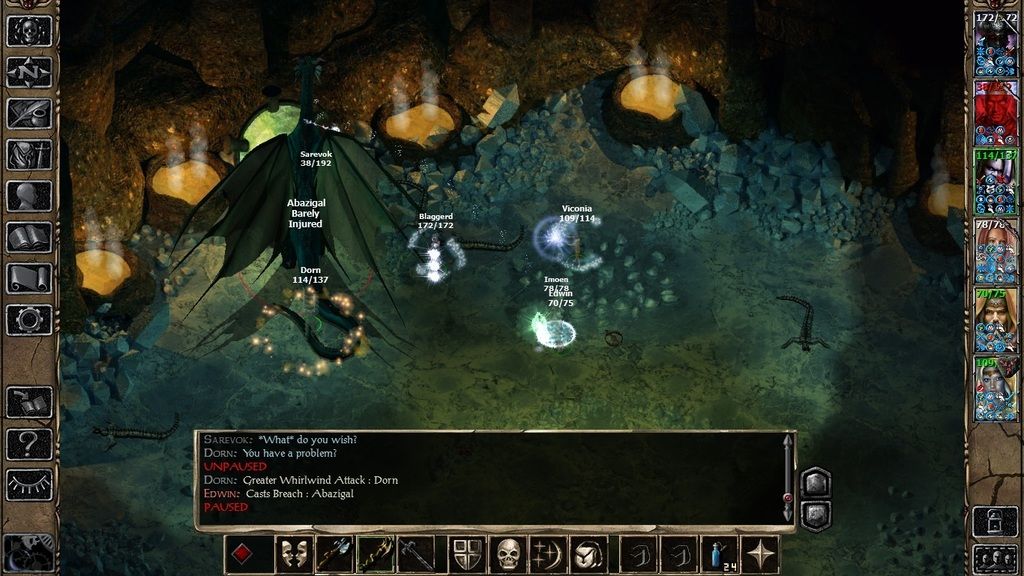The width and height of the screenshot is (1024, 576).
Task: Open the character record with the head silhouette button
Action: [x=29, y=196]
